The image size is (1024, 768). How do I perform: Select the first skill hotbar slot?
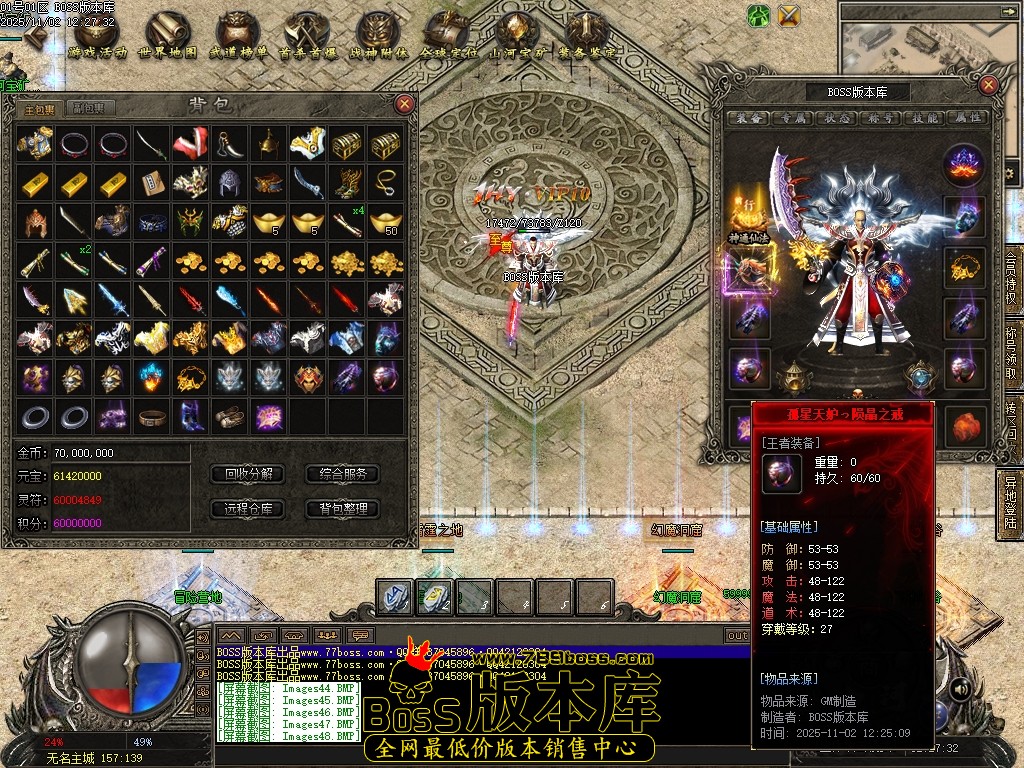pos(394,596)
